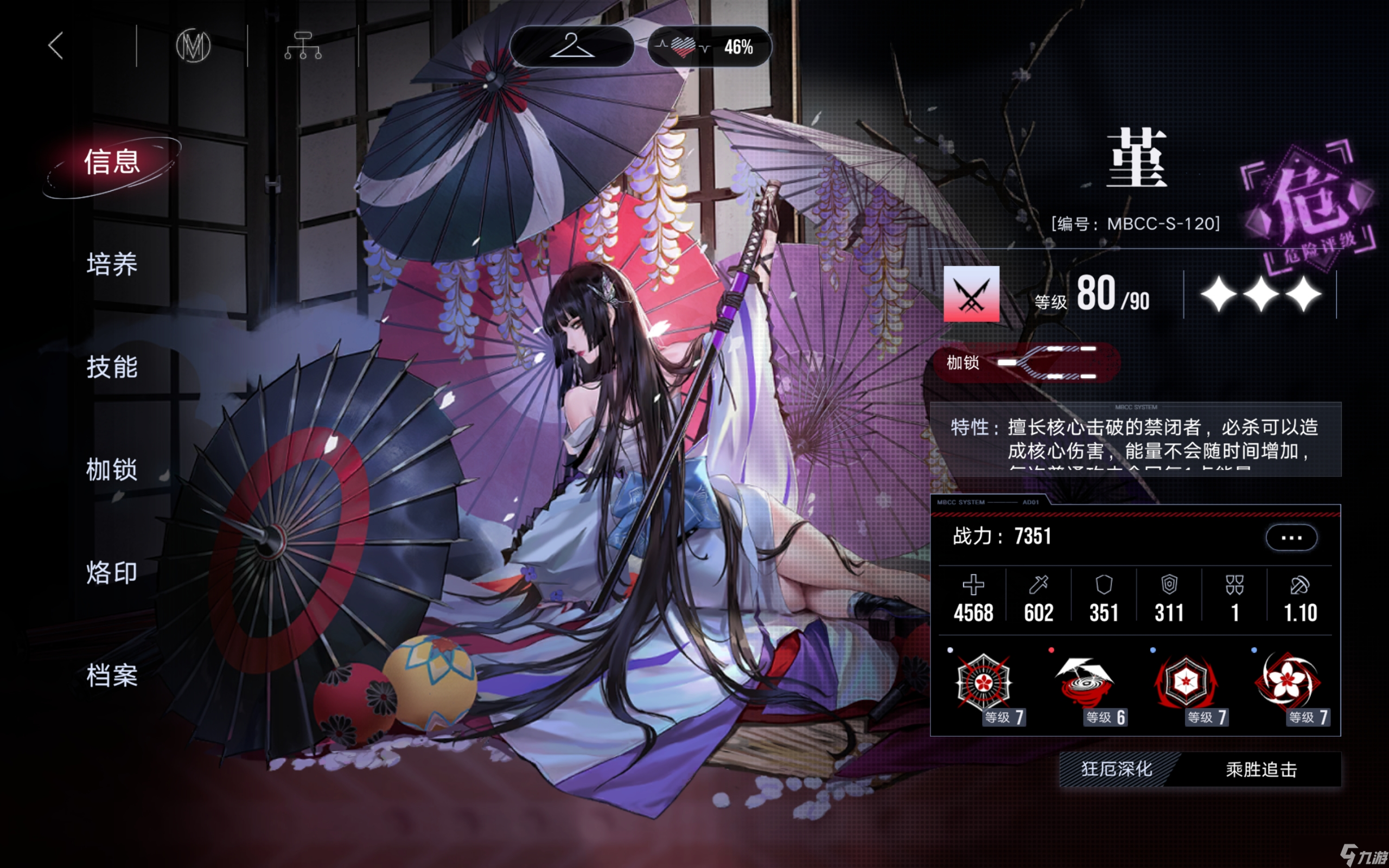Open the organization chart icon
The height and width of the screenshot is (868, 1389).
click(x=302, y=46)
